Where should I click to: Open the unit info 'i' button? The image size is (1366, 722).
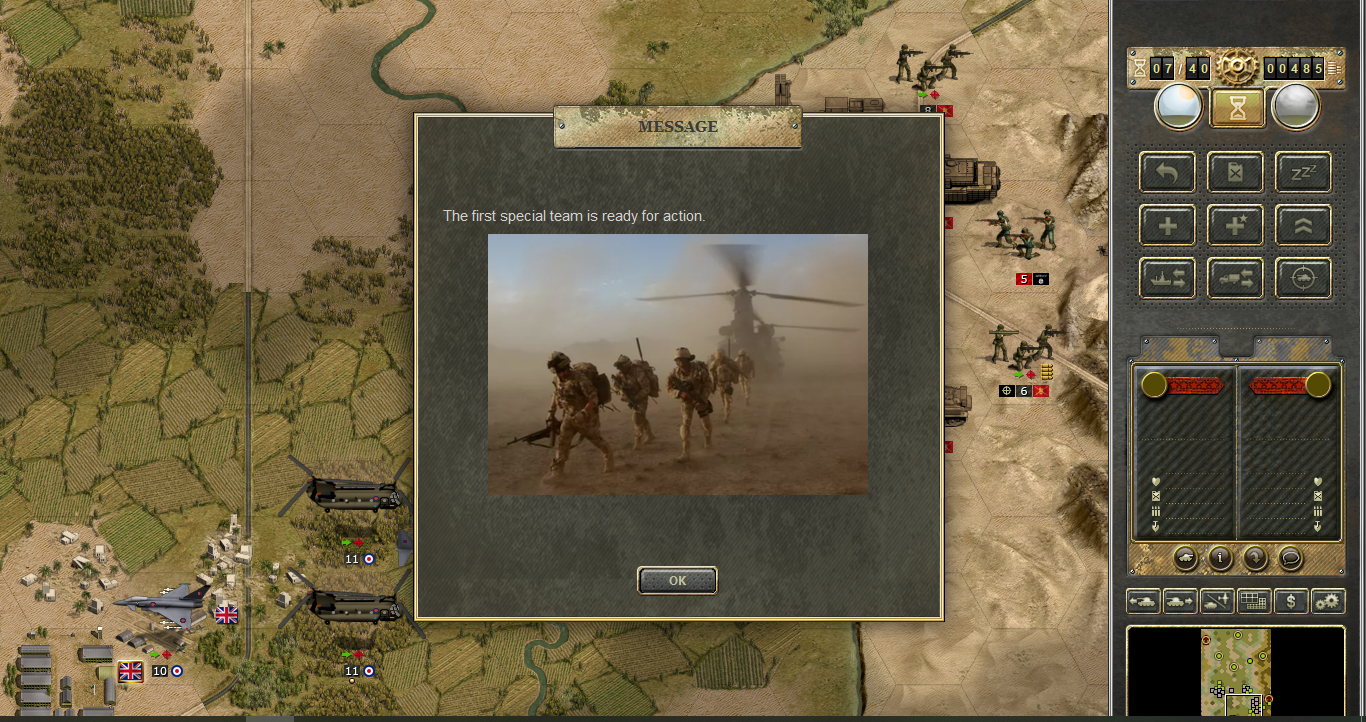(x=1220, y=558)
